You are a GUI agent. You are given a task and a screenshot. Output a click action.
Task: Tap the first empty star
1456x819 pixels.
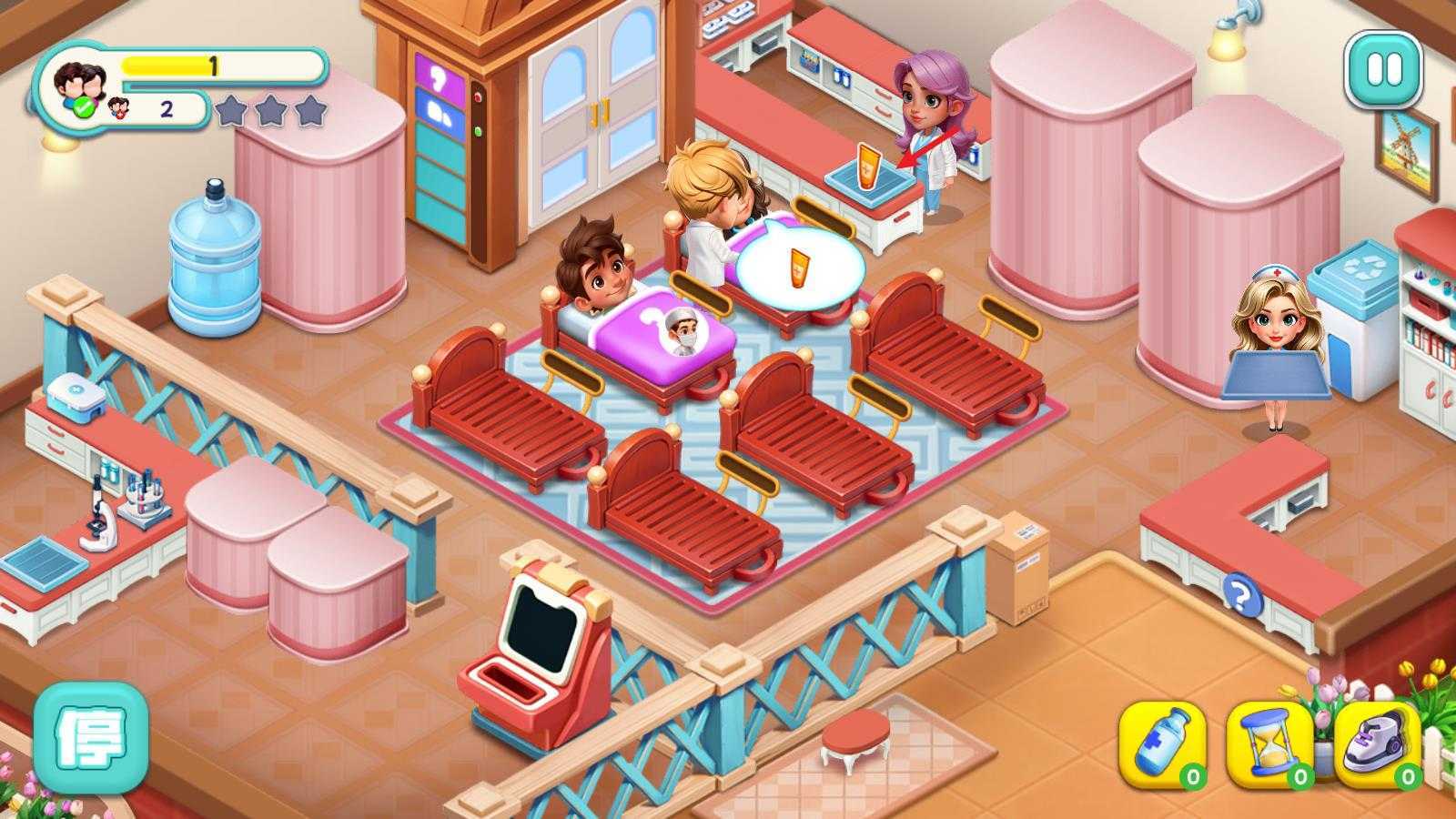(x=229, y=107)
